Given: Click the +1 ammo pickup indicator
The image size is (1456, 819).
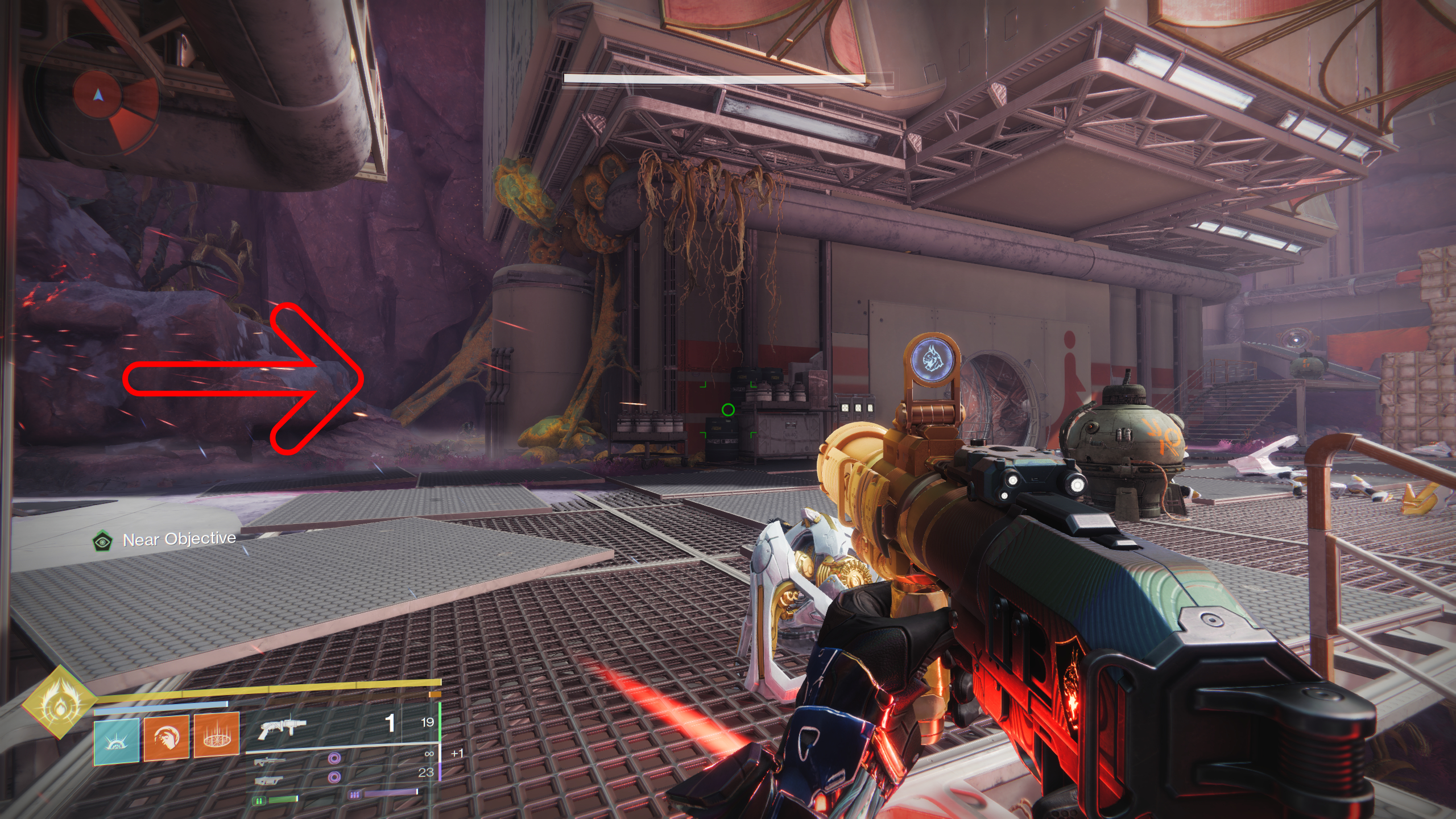Looking at the screenshot, I should tap(457, 754).
